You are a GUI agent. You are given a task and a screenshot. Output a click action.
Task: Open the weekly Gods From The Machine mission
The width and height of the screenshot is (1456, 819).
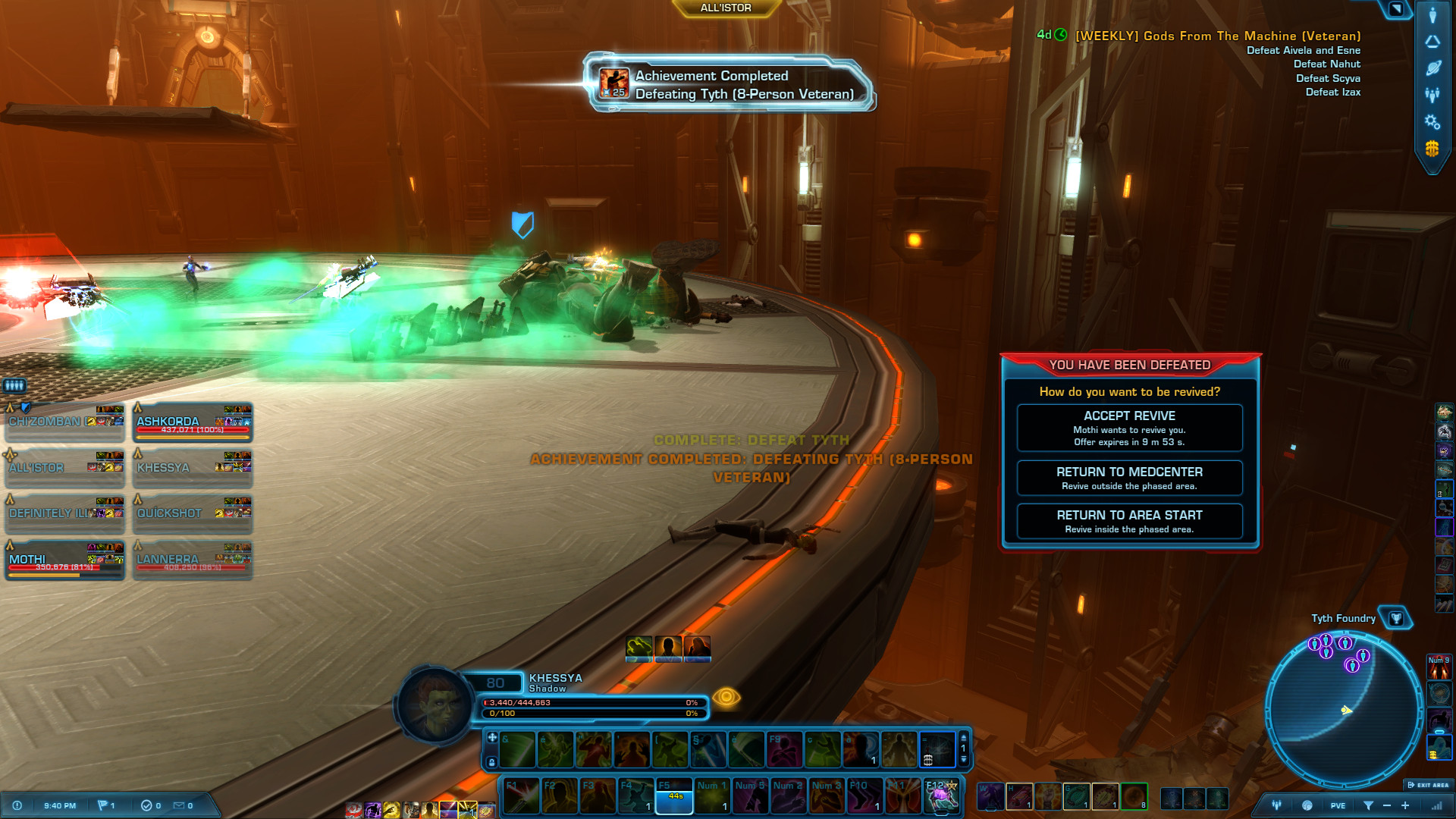(1217, 36)
